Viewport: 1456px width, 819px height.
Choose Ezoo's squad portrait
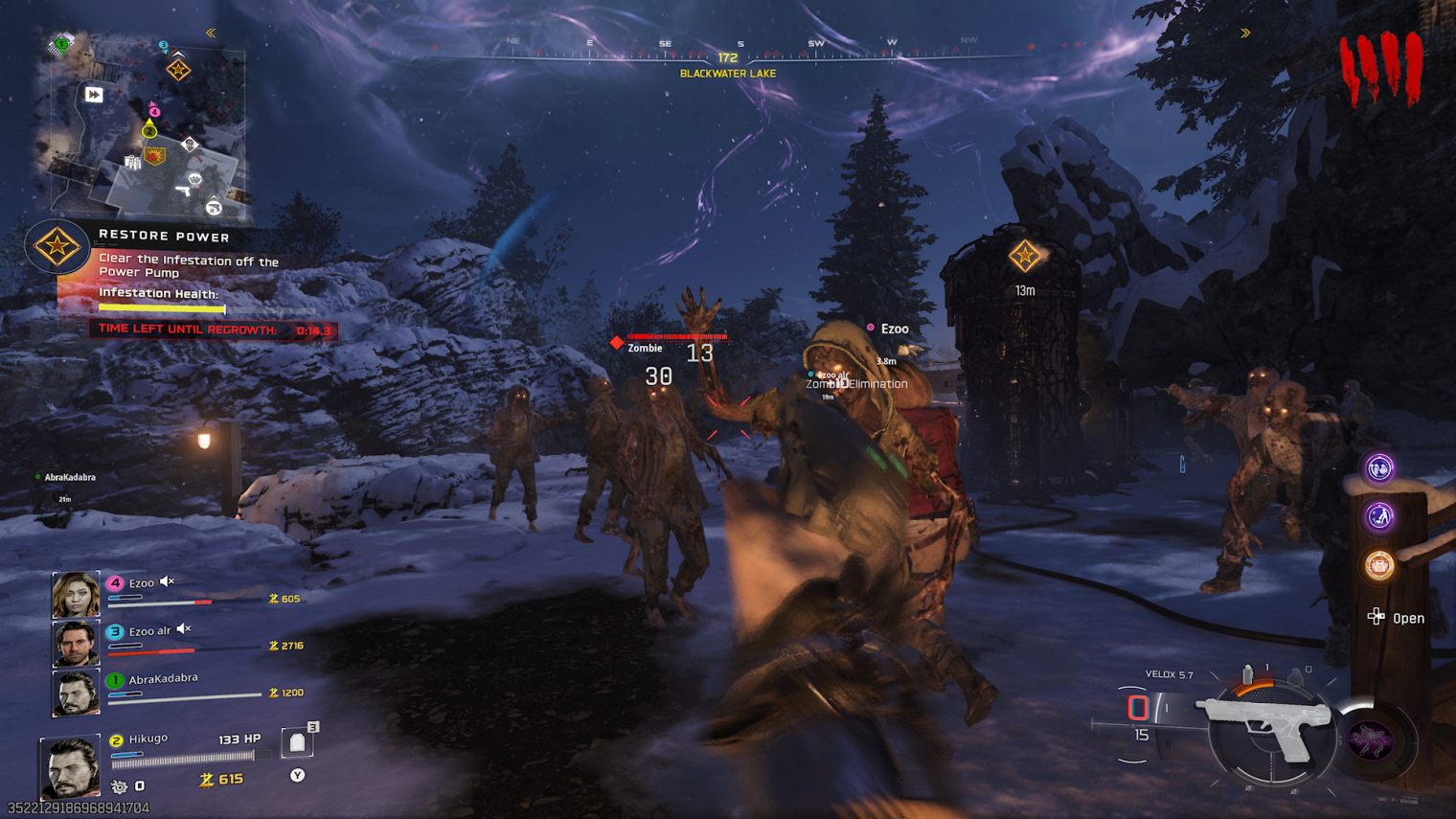(76, 595)
